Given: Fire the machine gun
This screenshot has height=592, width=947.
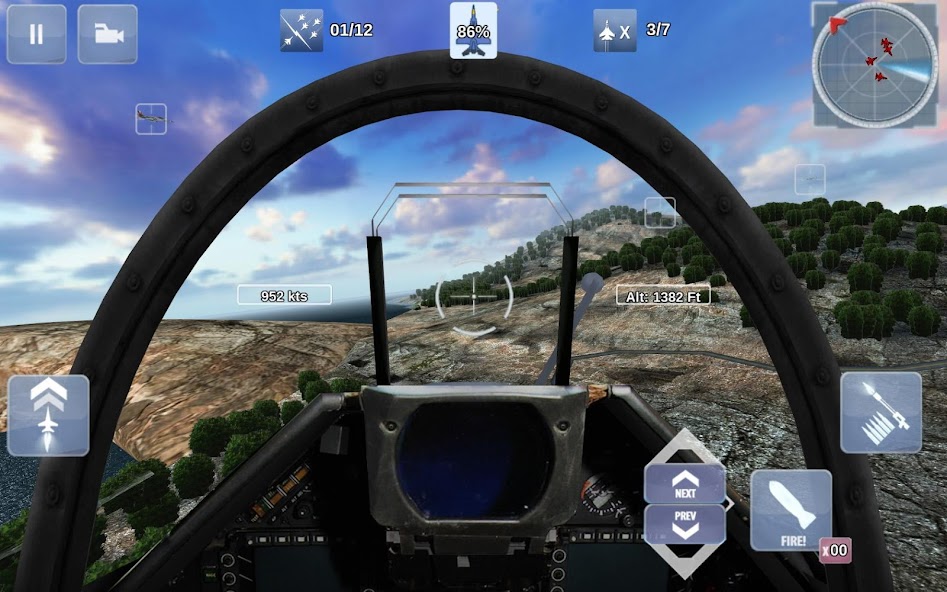Looking at the screenshot, I should (x=881, y=412).
